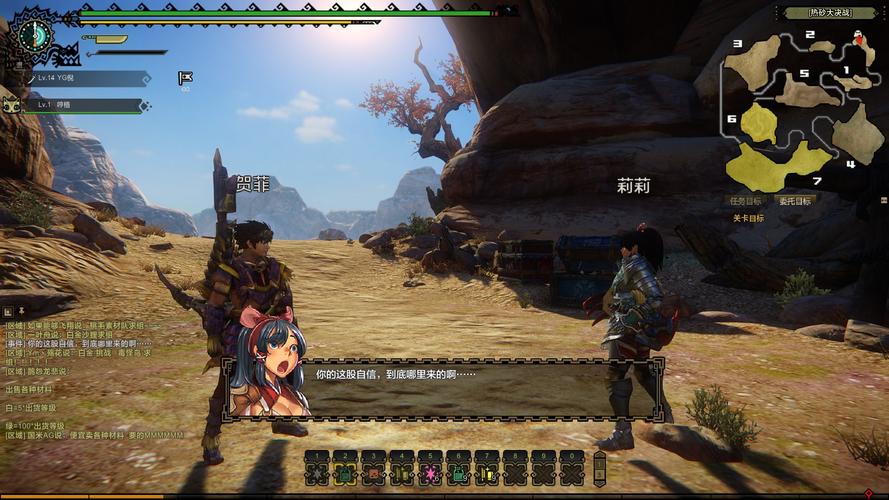Select hotbar slot 1 with the gray star item
This screenshot has width=889, height=500.
317,470
